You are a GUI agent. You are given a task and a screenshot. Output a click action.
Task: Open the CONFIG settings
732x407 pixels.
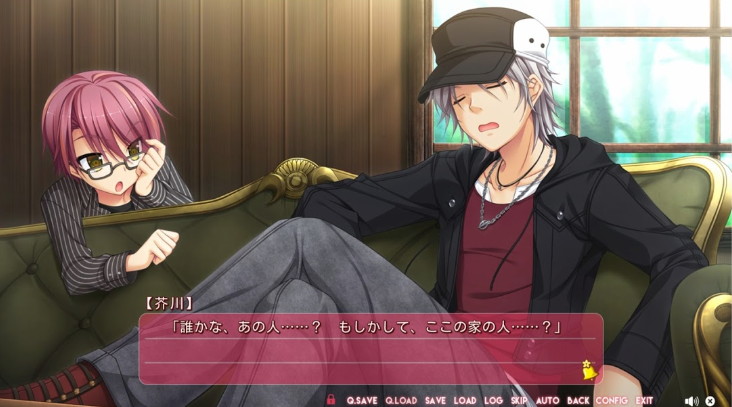coord(611,401)
